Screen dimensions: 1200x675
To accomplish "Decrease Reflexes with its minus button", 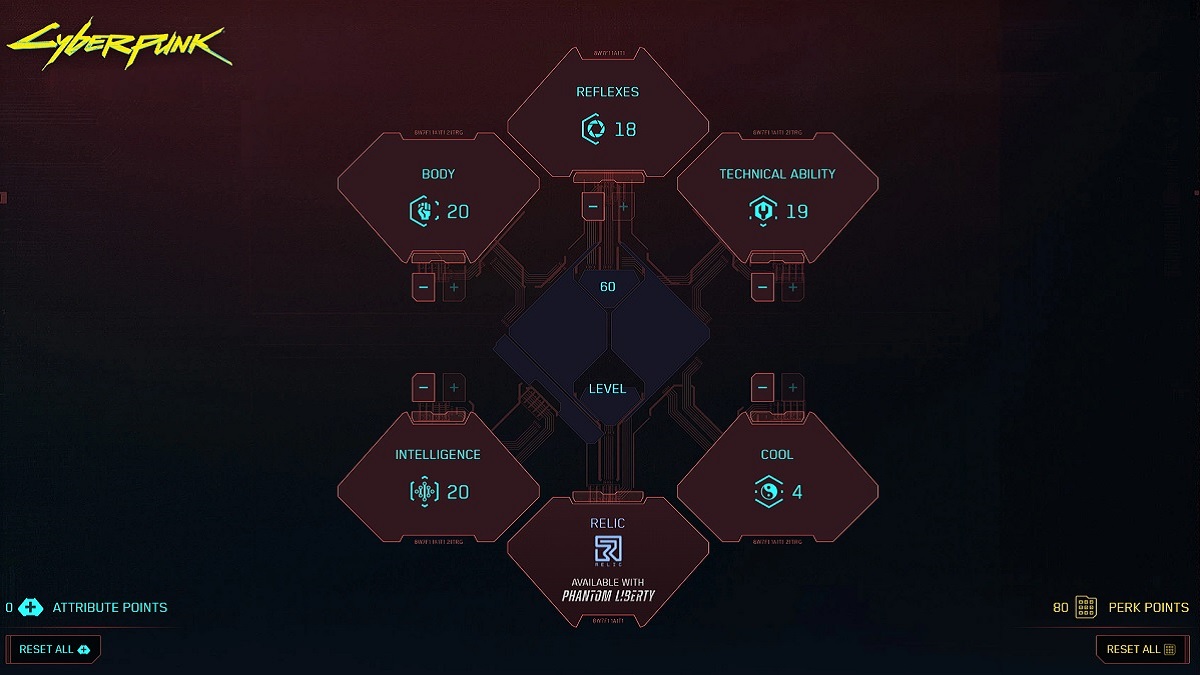I will pyautogui.click(x=593, y=206).
